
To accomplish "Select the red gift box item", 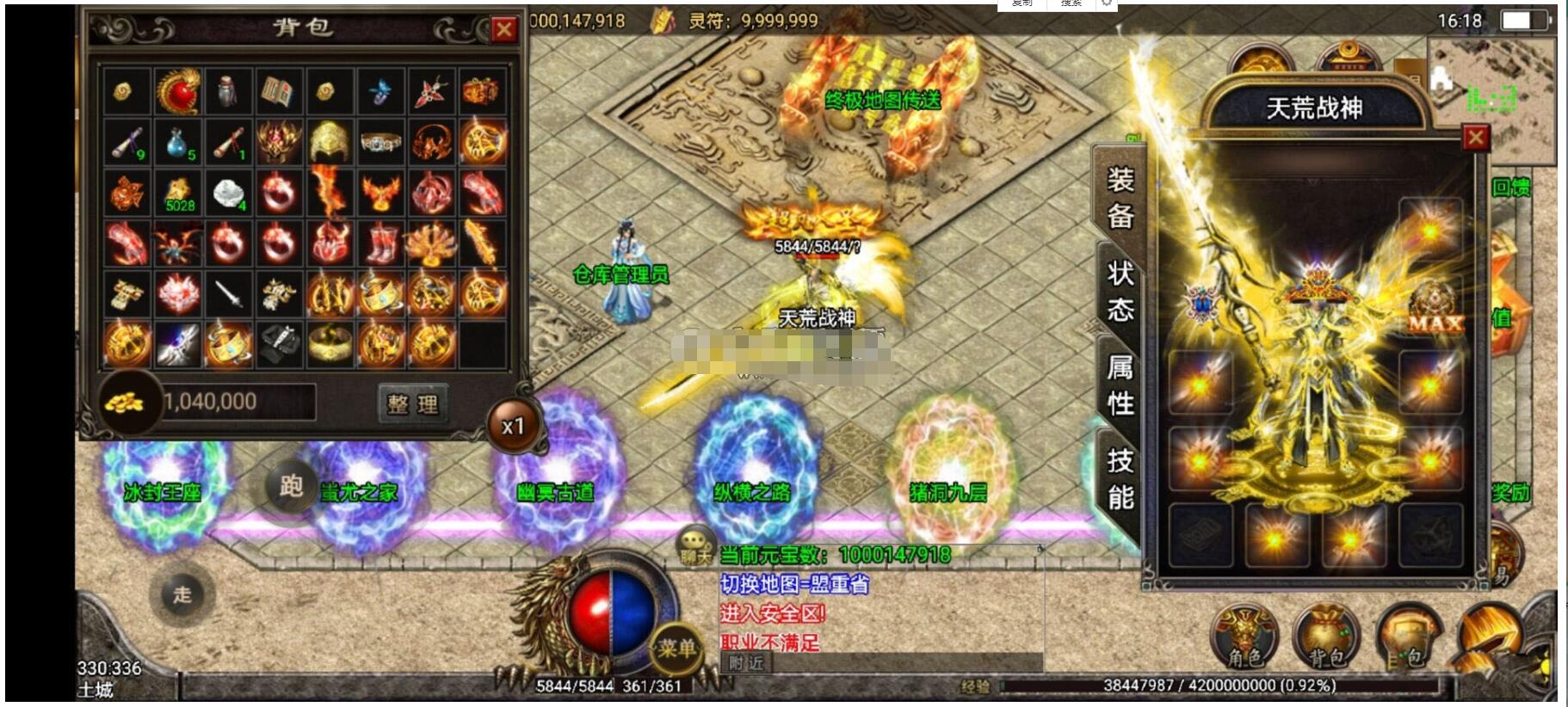I will pyautogui.click(x=481, y=91).
